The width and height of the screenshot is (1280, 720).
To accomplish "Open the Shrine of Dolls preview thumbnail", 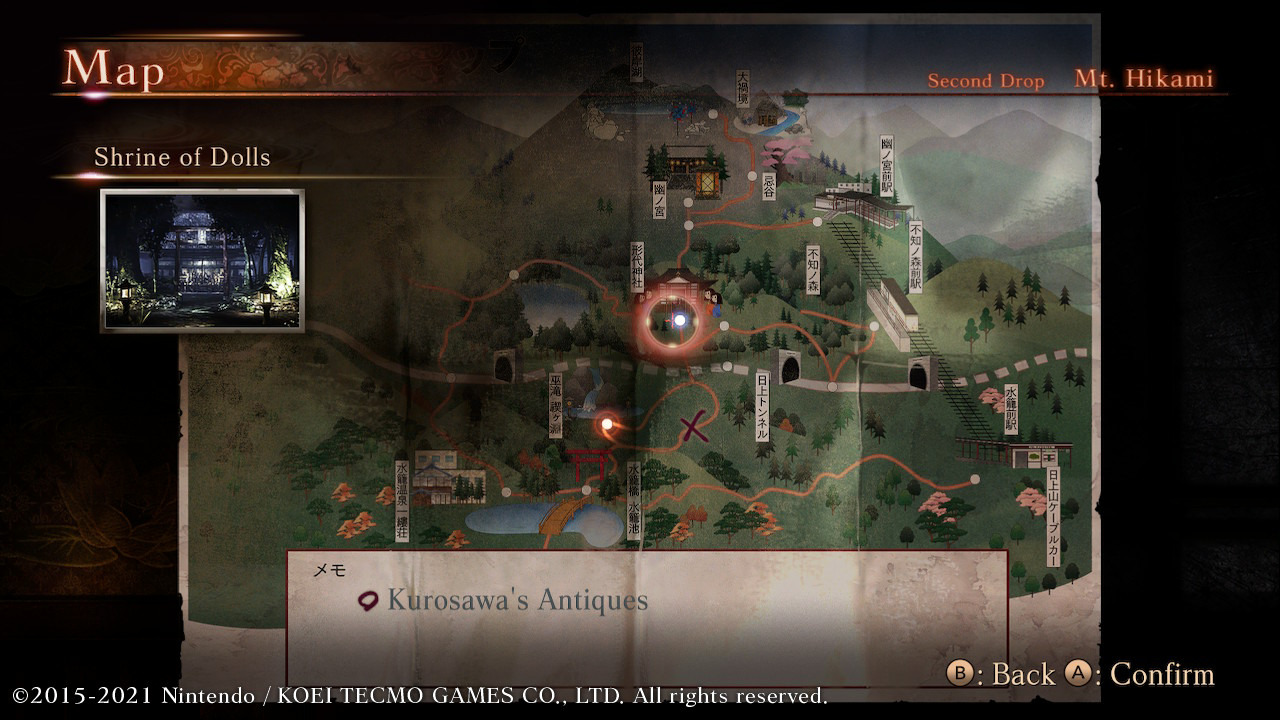I will pyautogui.click(x=202, y=260).
